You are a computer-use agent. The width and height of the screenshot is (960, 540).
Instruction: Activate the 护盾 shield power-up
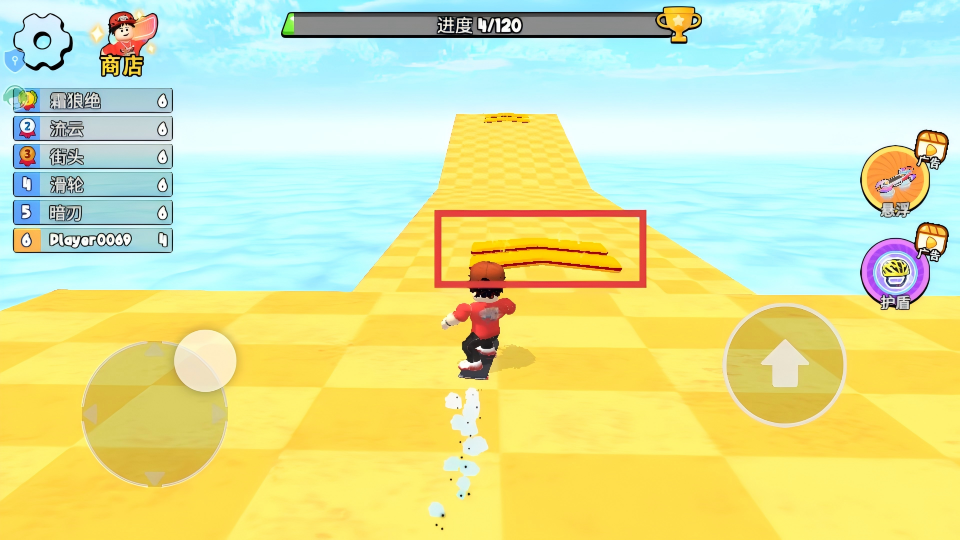pyautogui.click(x=894, y=273)
